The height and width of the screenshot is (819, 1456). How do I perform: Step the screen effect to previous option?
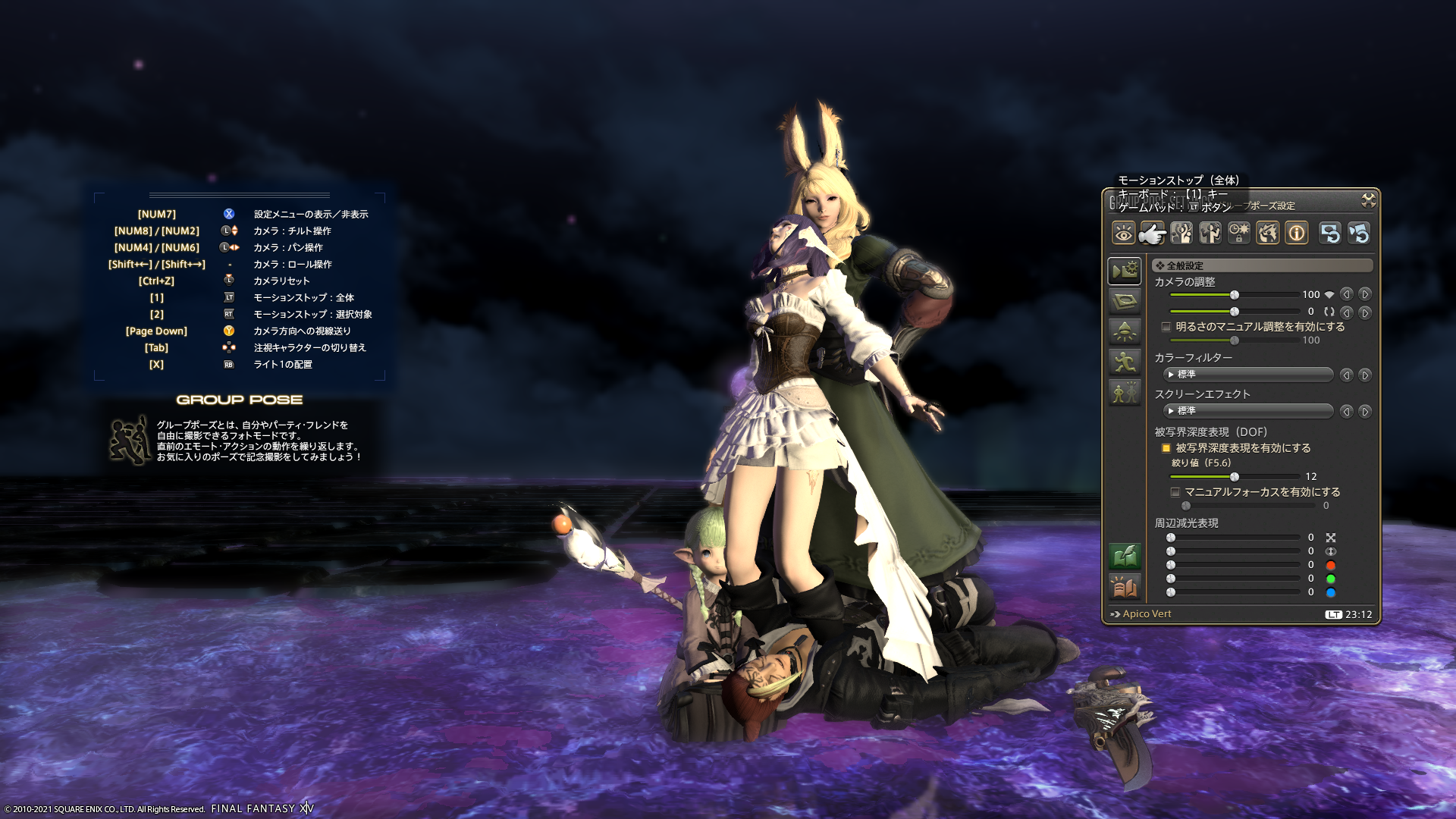[x=1346, y=411]
